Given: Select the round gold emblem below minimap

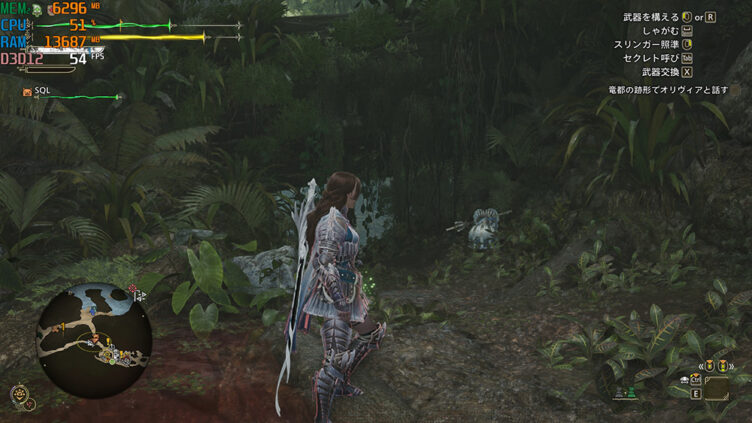Looking at the screenshot, I should [19, 394].
